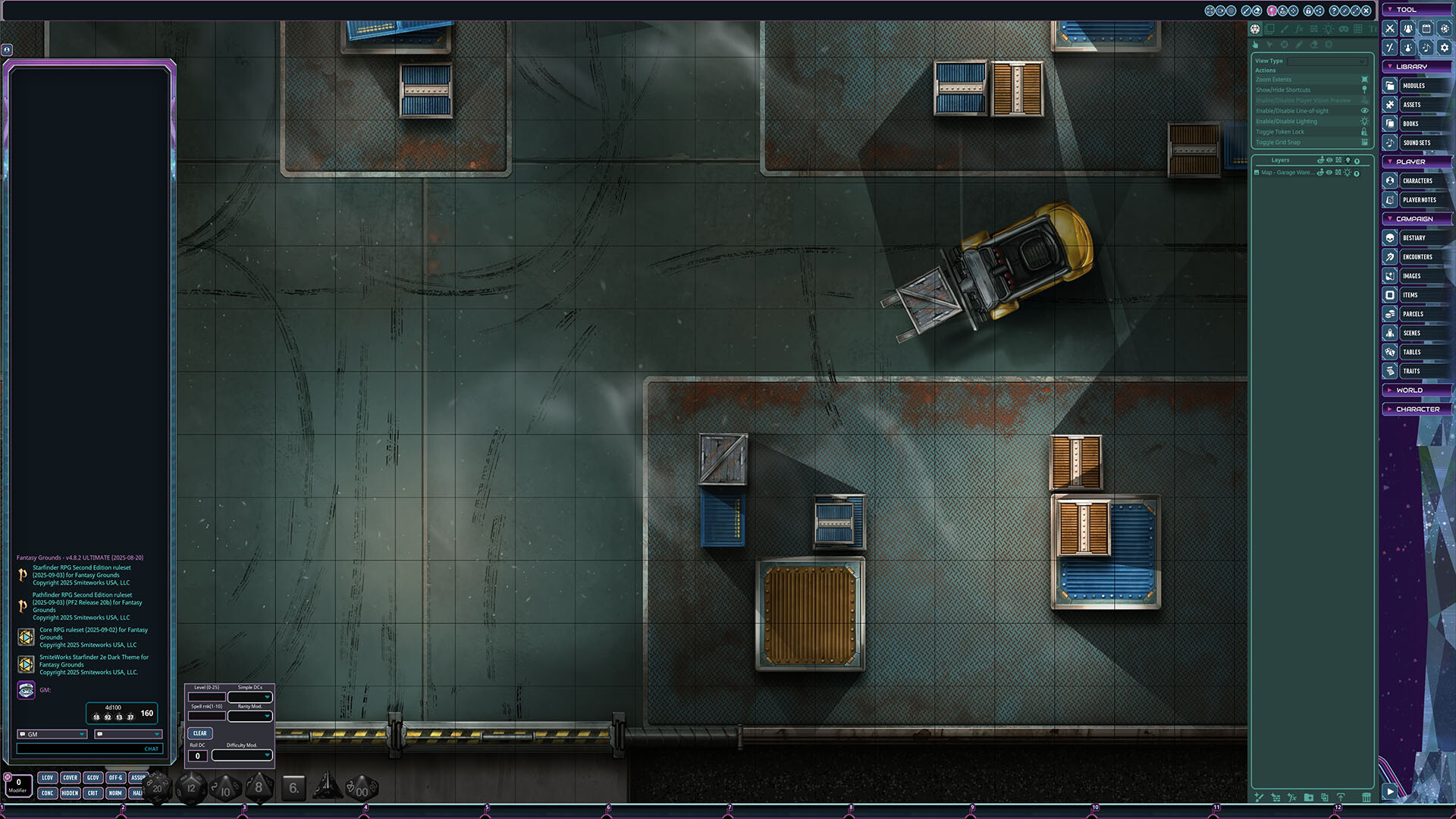Open Characters from the Player sidebar
Image resolution: width=1456 pixels, height=819 pixels.
[1391, 180]
